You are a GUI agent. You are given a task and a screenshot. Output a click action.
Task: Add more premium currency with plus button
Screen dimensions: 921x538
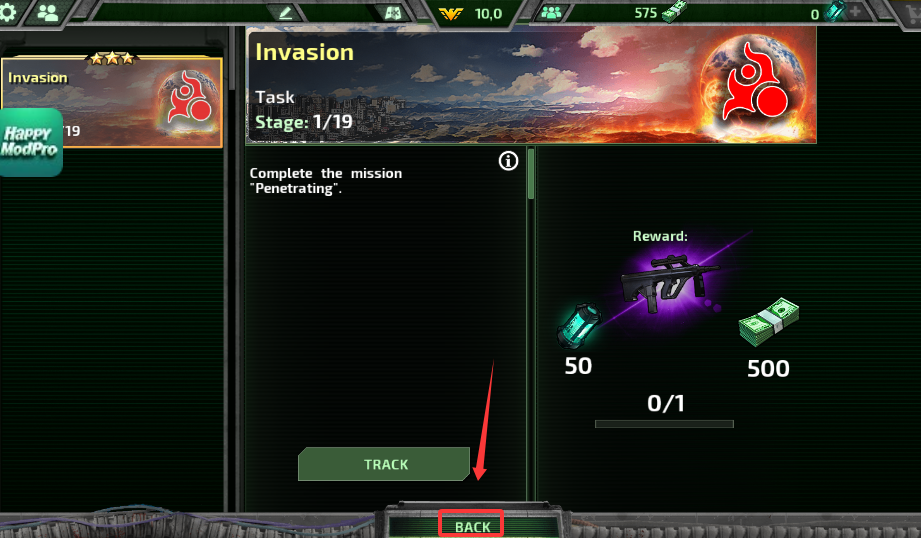[x=856, y=13]
